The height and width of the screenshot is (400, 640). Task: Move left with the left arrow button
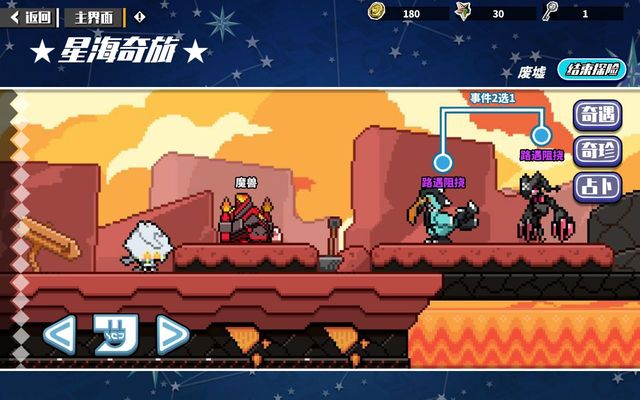59,334
